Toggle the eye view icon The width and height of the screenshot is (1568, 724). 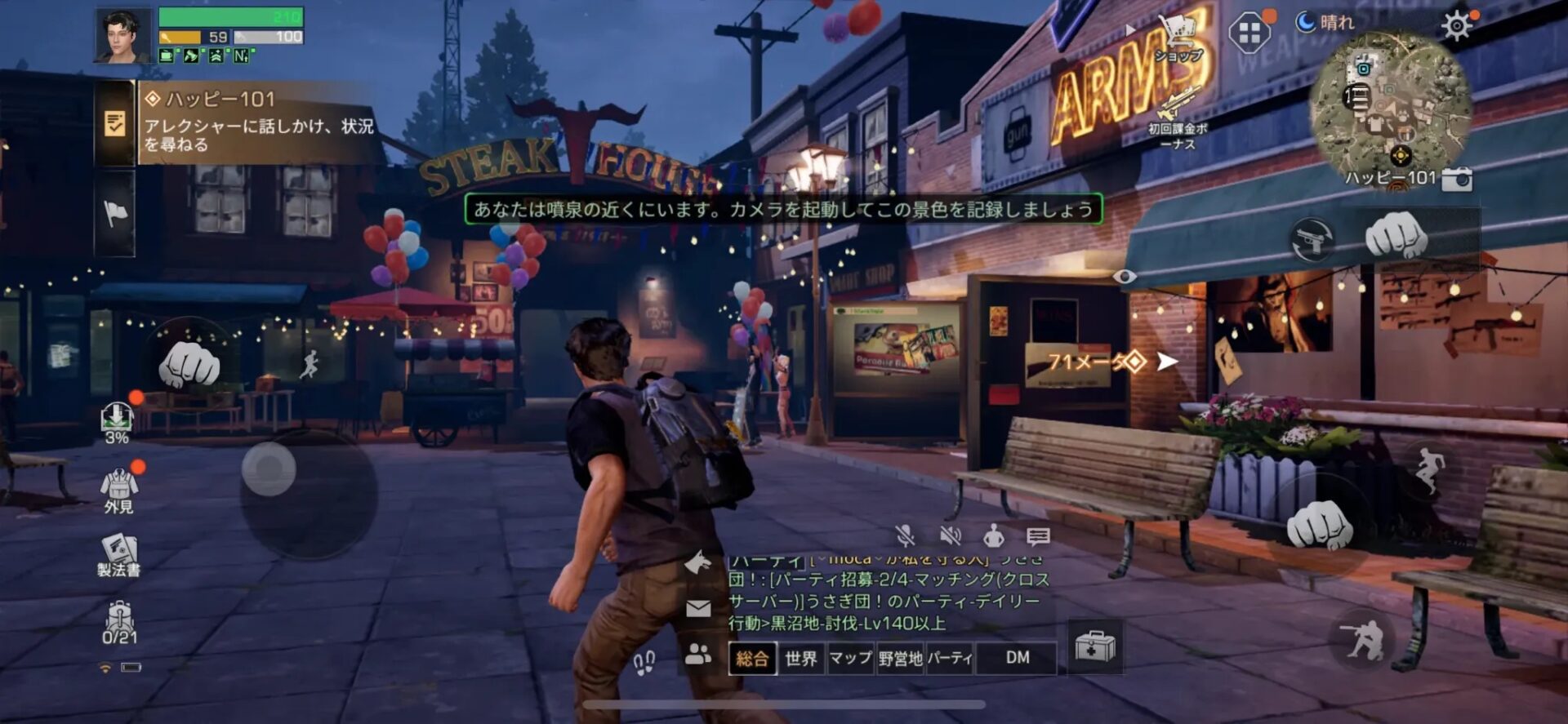pyautogui.click(x=1125, y=277)
